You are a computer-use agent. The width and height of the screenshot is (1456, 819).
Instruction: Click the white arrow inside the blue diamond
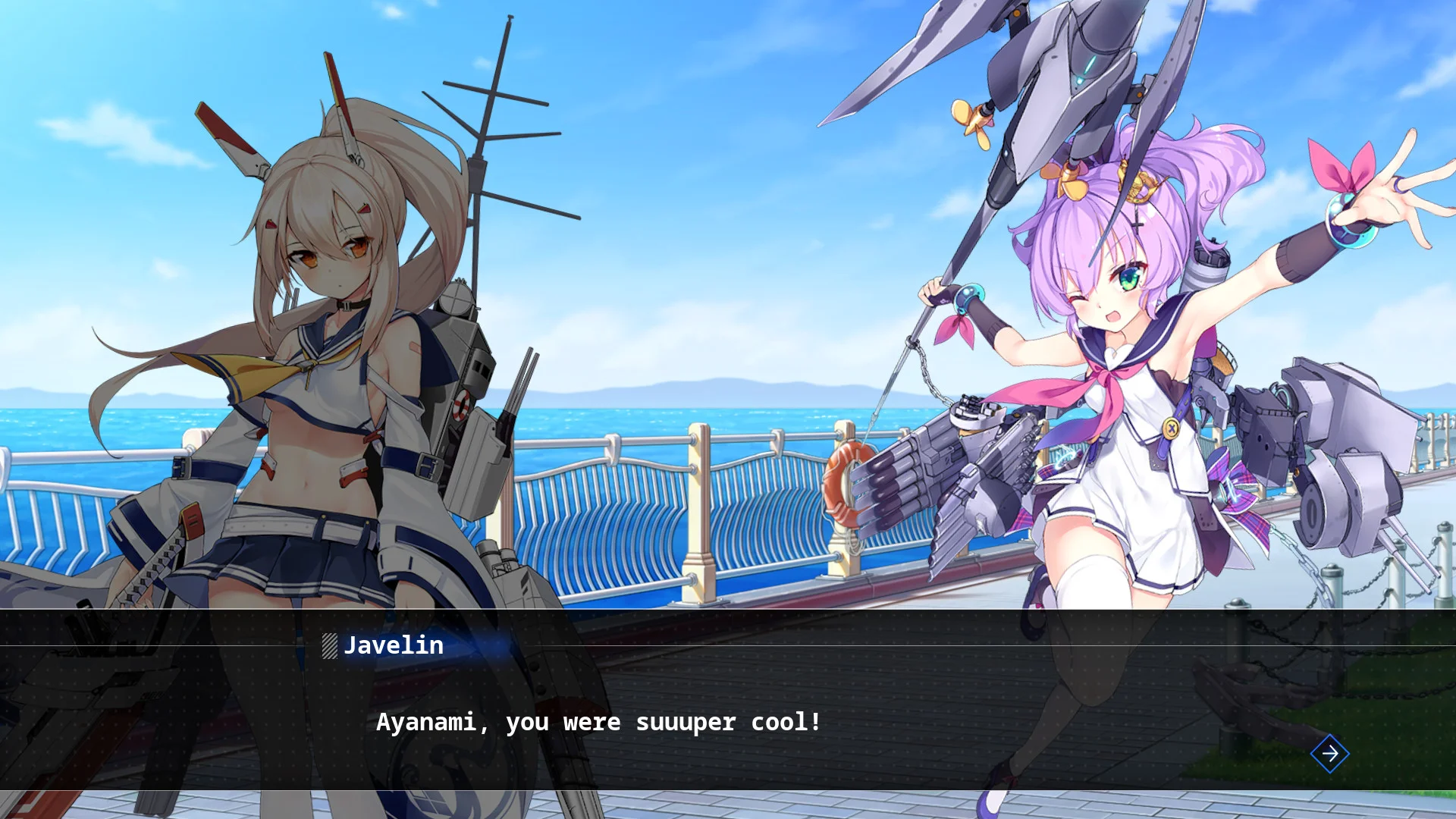[x=1329, y=754]
